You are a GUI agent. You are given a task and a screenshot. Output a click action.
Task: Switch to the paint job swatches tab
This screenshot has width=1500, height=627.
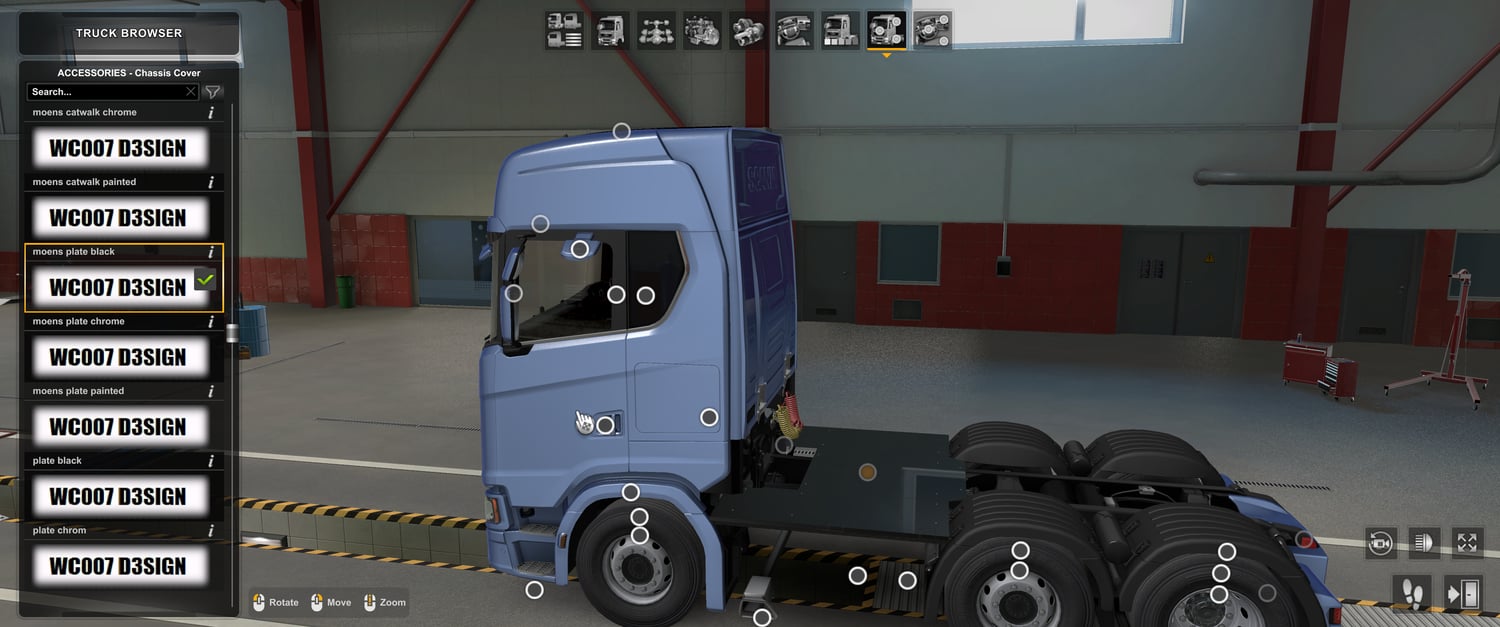pos(840,31)
